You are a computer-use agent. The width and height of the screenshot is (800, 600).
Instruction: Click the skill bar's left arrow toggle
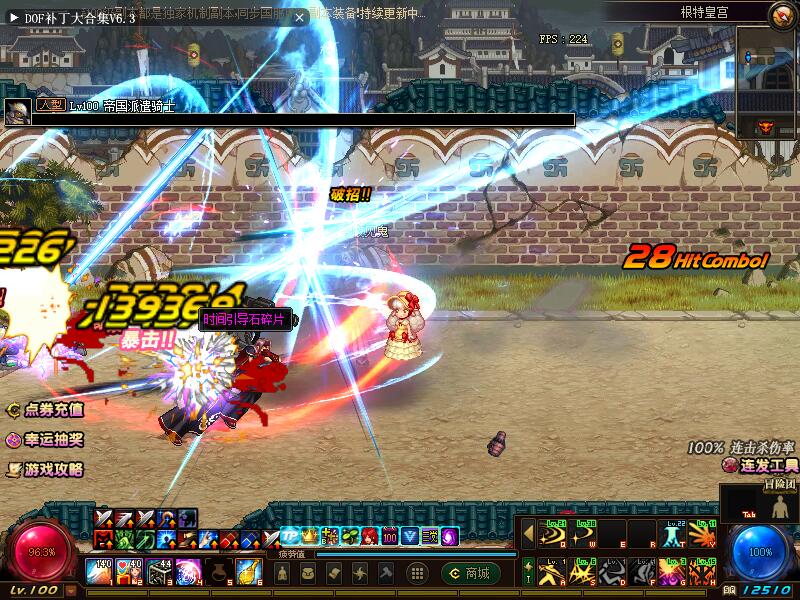528,535
